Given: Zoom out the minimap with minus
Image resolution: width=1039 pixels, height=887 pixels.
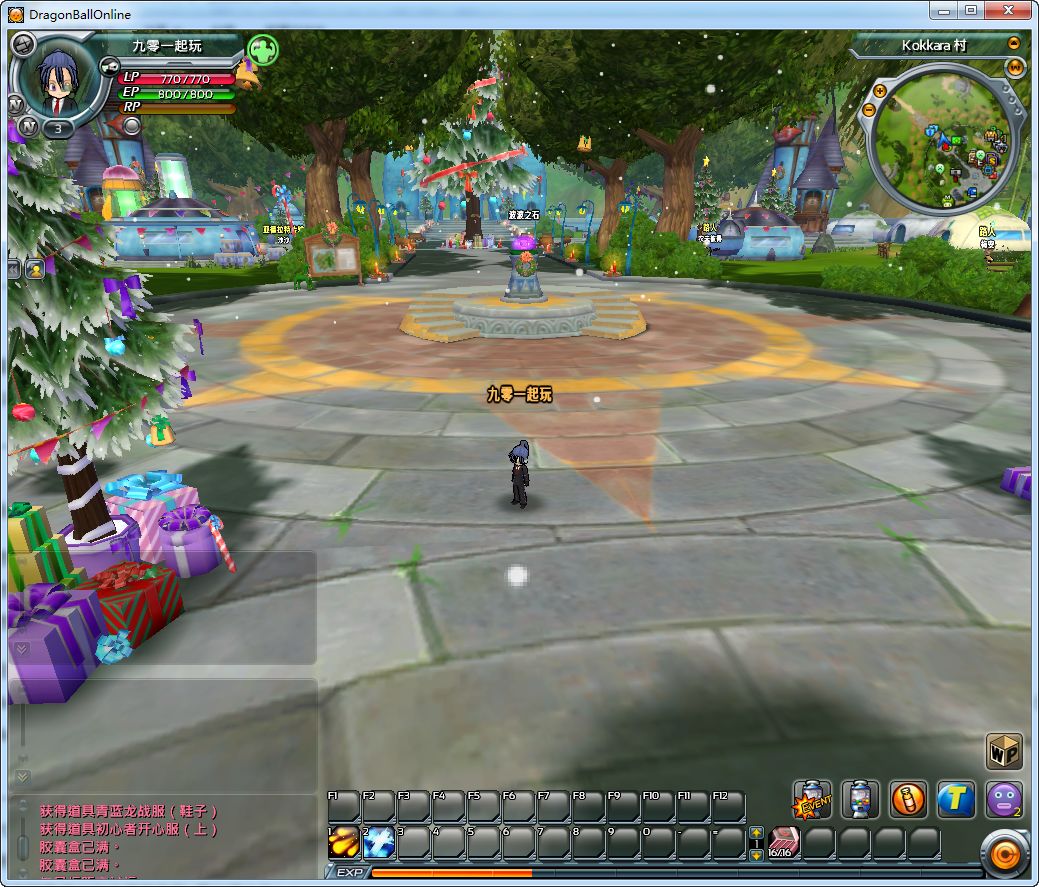Looking at the screenshot, I should [868, 108].
